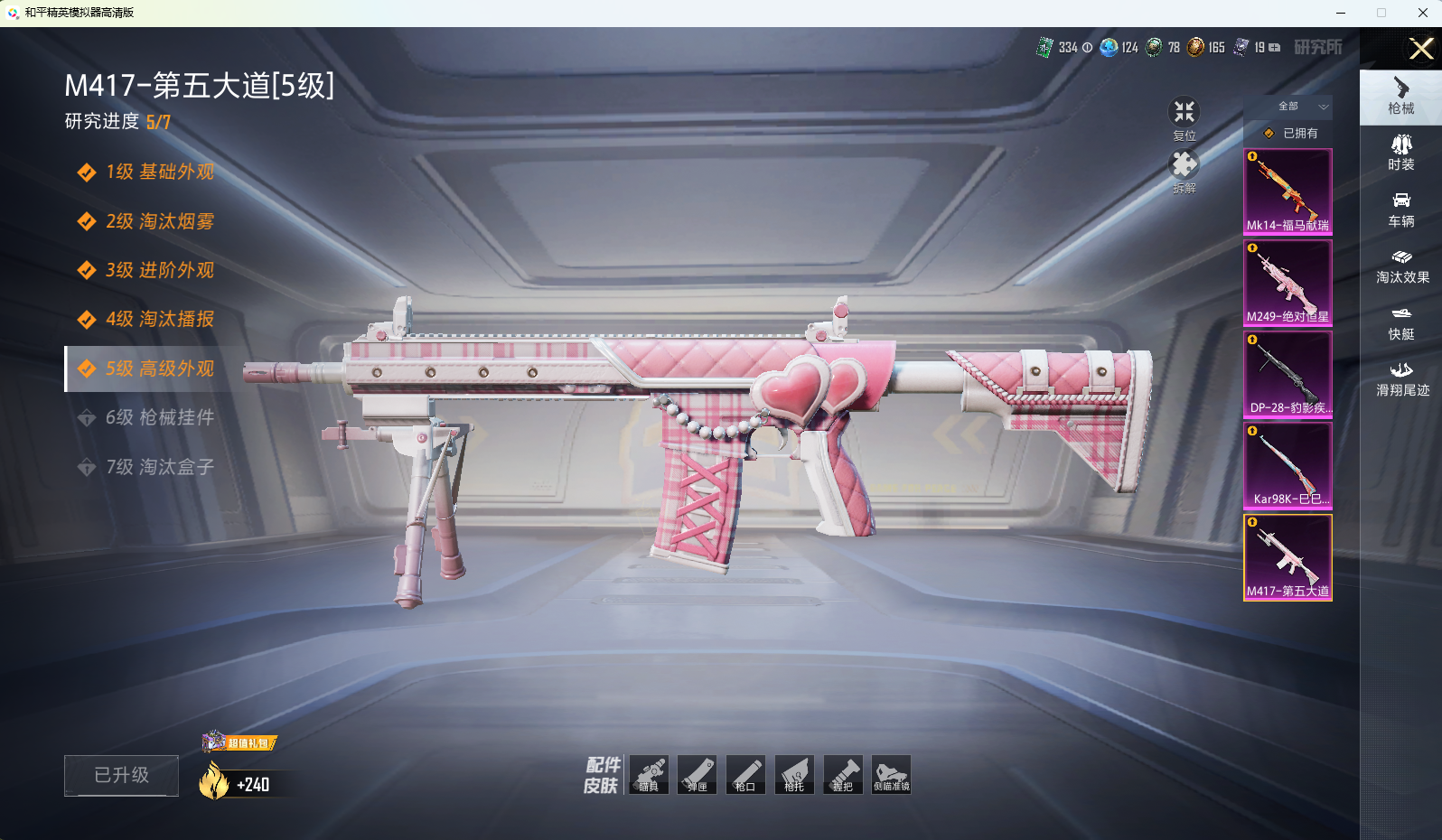The height and width of the screenshot is (840, 1442).
Task: Close the weapon lab with the X button
Action: coord(1420,48)
